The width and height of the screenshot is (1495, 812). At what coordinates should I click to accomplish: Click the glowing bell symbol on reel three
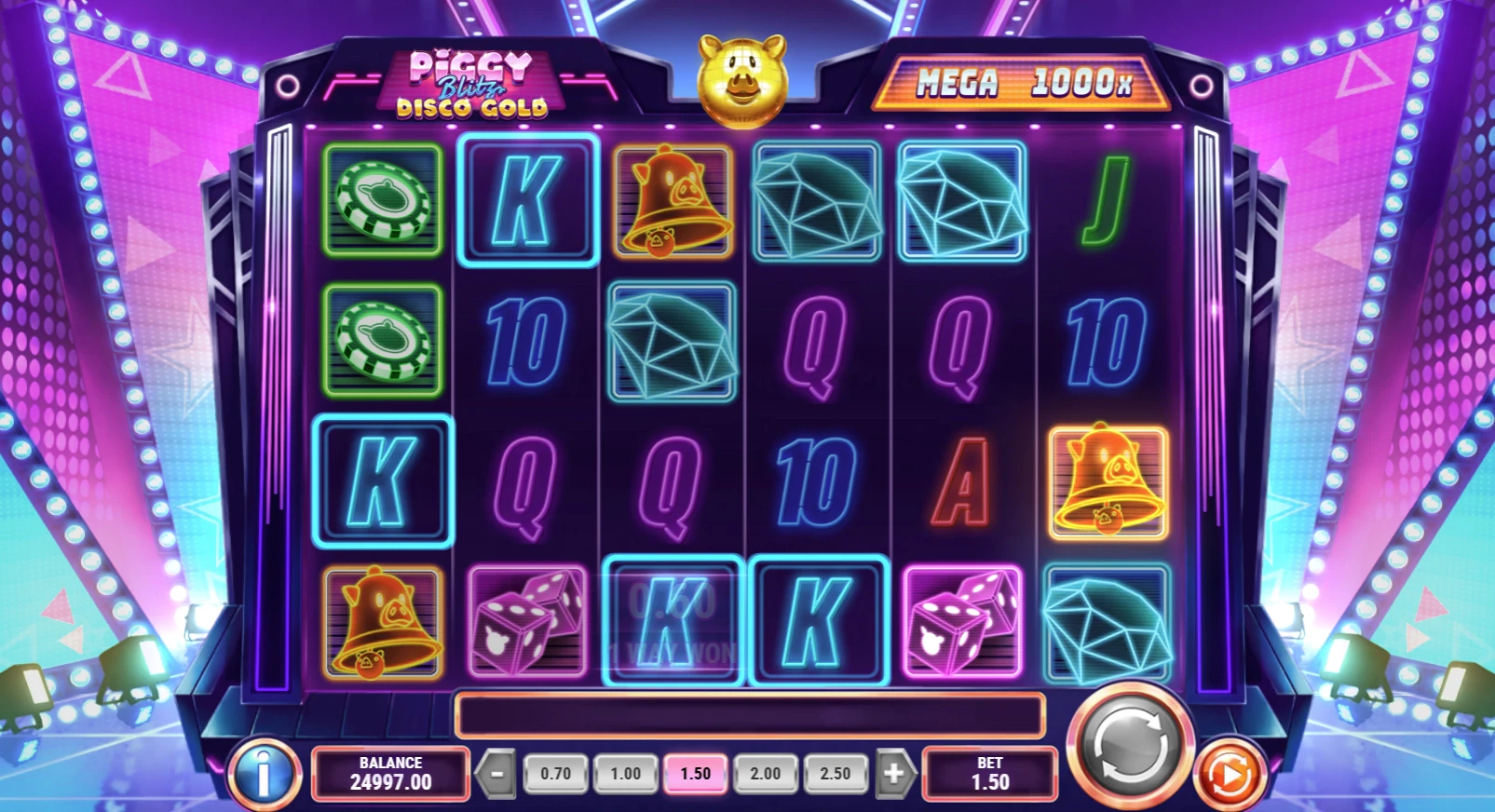(x=673, y=203)
